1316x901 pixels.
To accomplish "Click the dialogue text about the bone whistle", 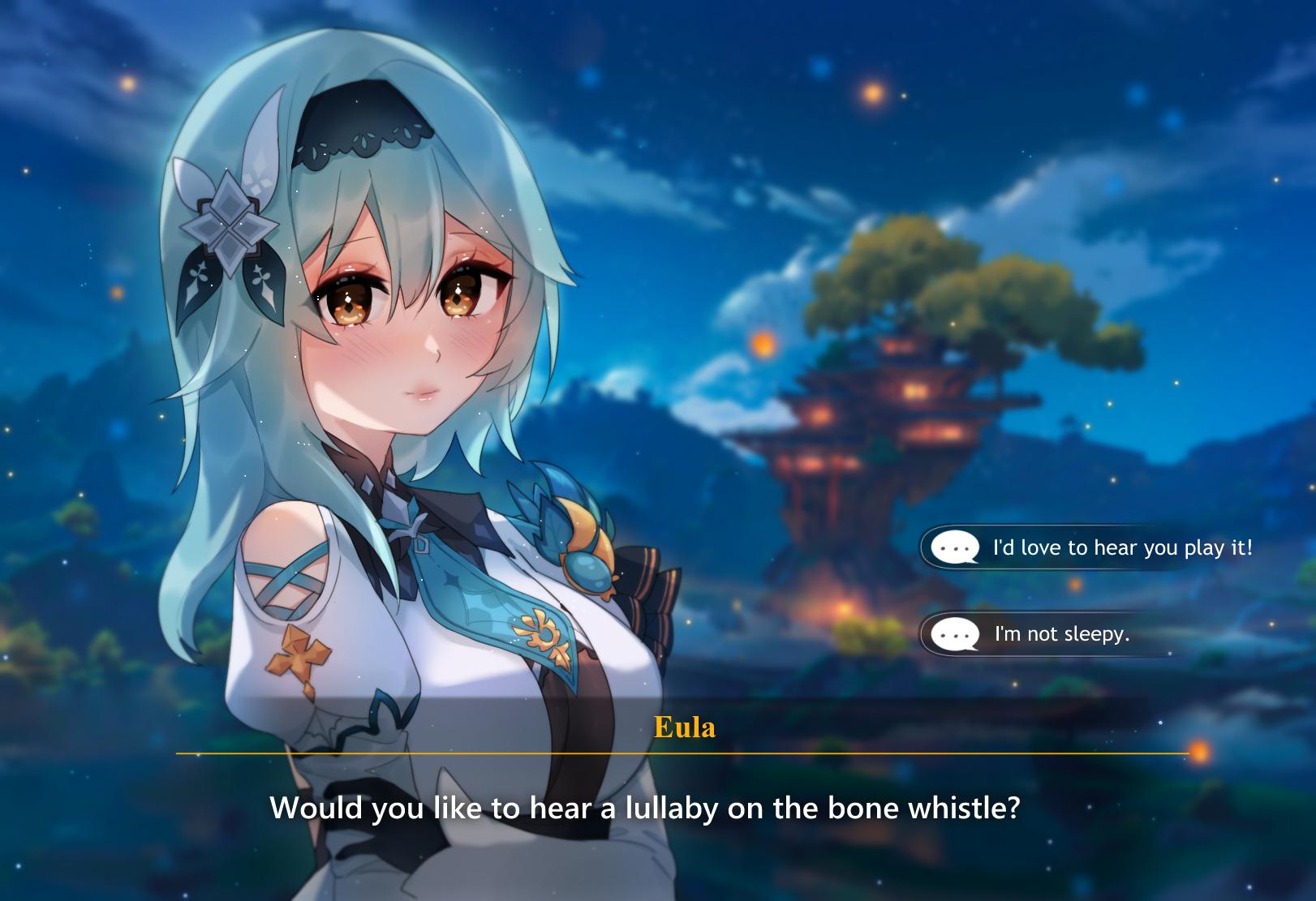I will (649, 807).
